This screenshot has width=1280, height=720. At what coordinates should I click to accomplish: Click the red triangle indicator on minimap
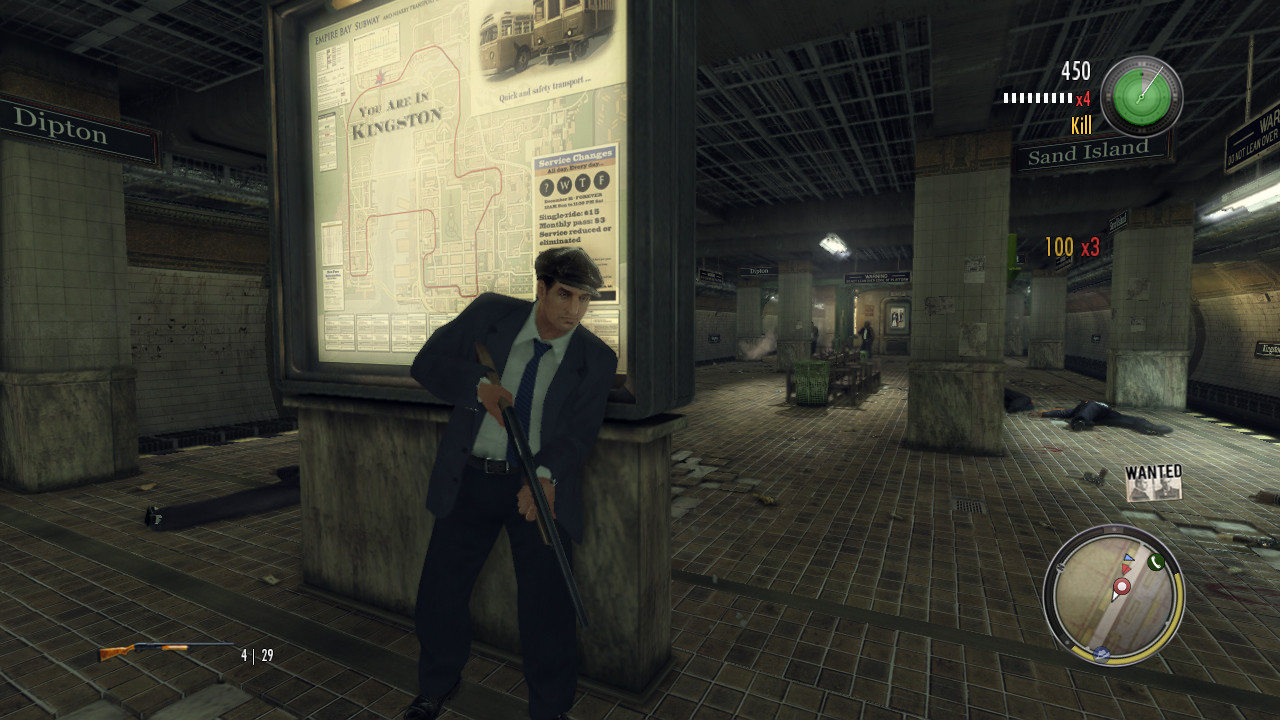click(x=1126, y=569)
